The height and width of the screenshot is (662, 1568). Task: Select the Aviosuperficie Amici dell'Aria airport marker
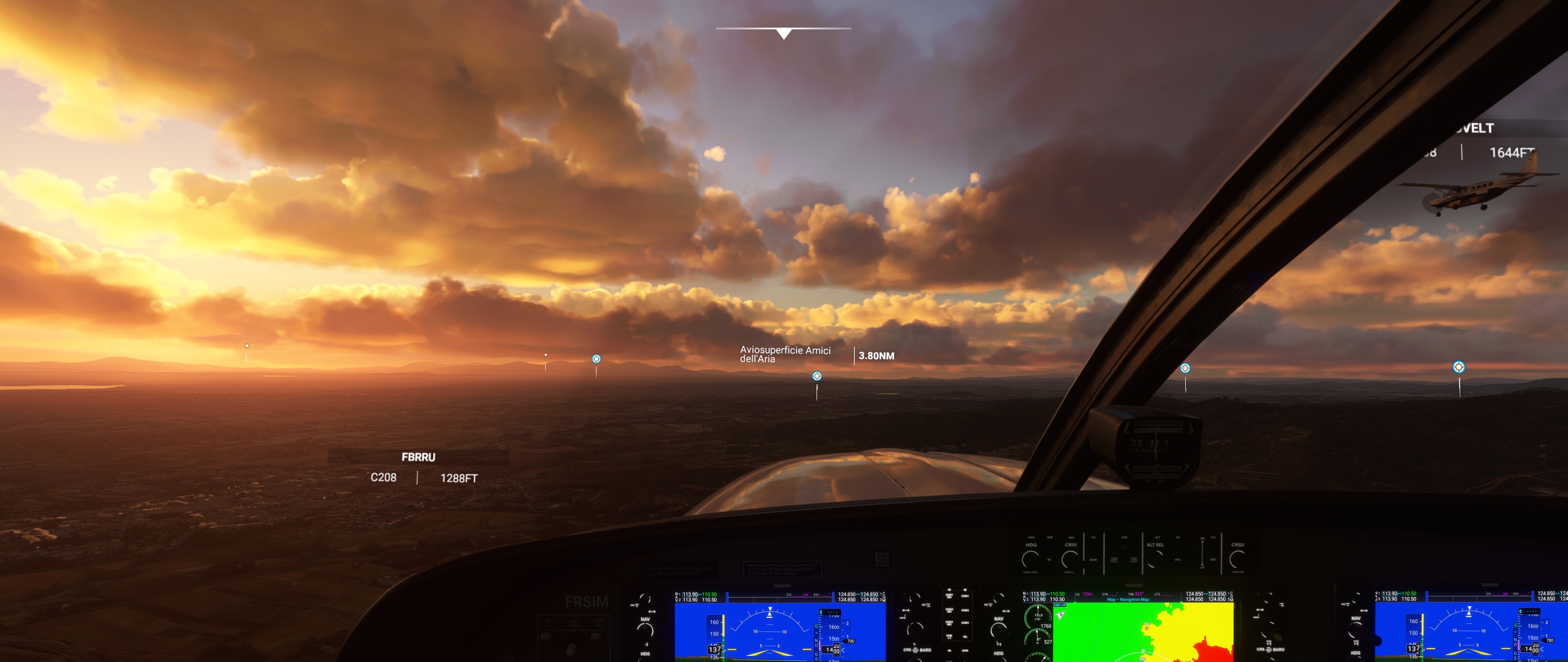click(x=816, y=376)
